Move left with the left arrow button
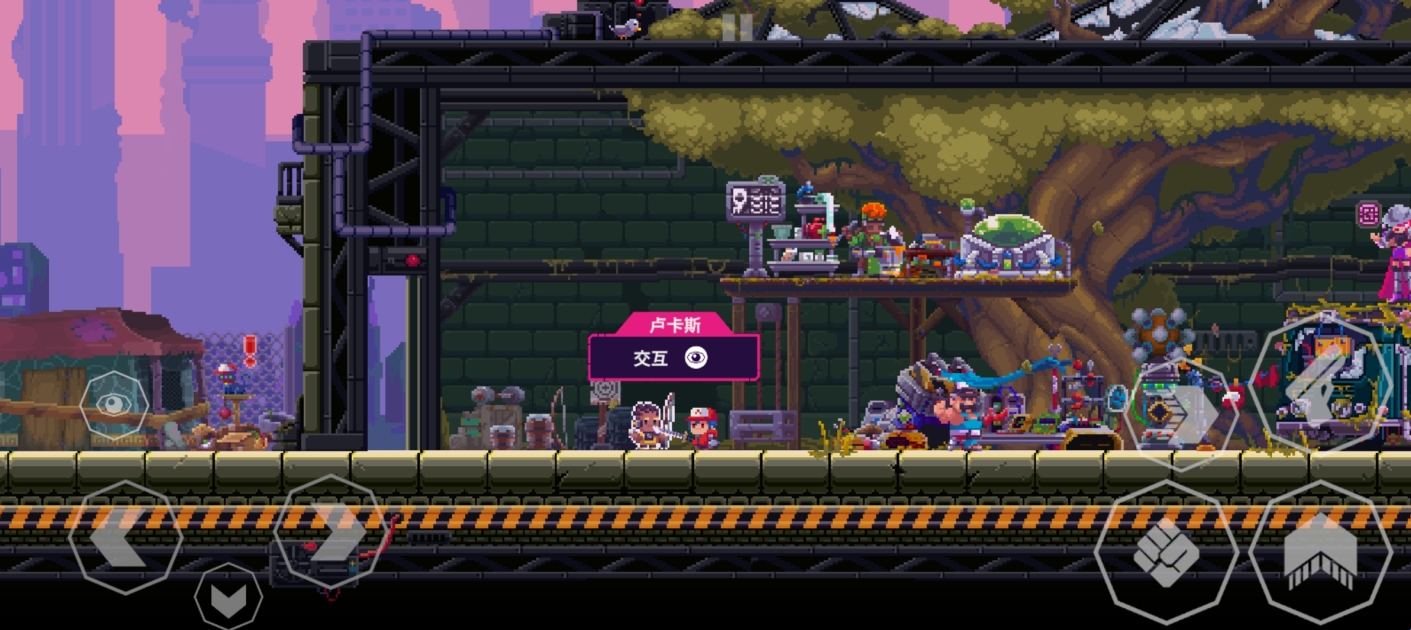The image size is (1411, 630). [x=125, y=537]
